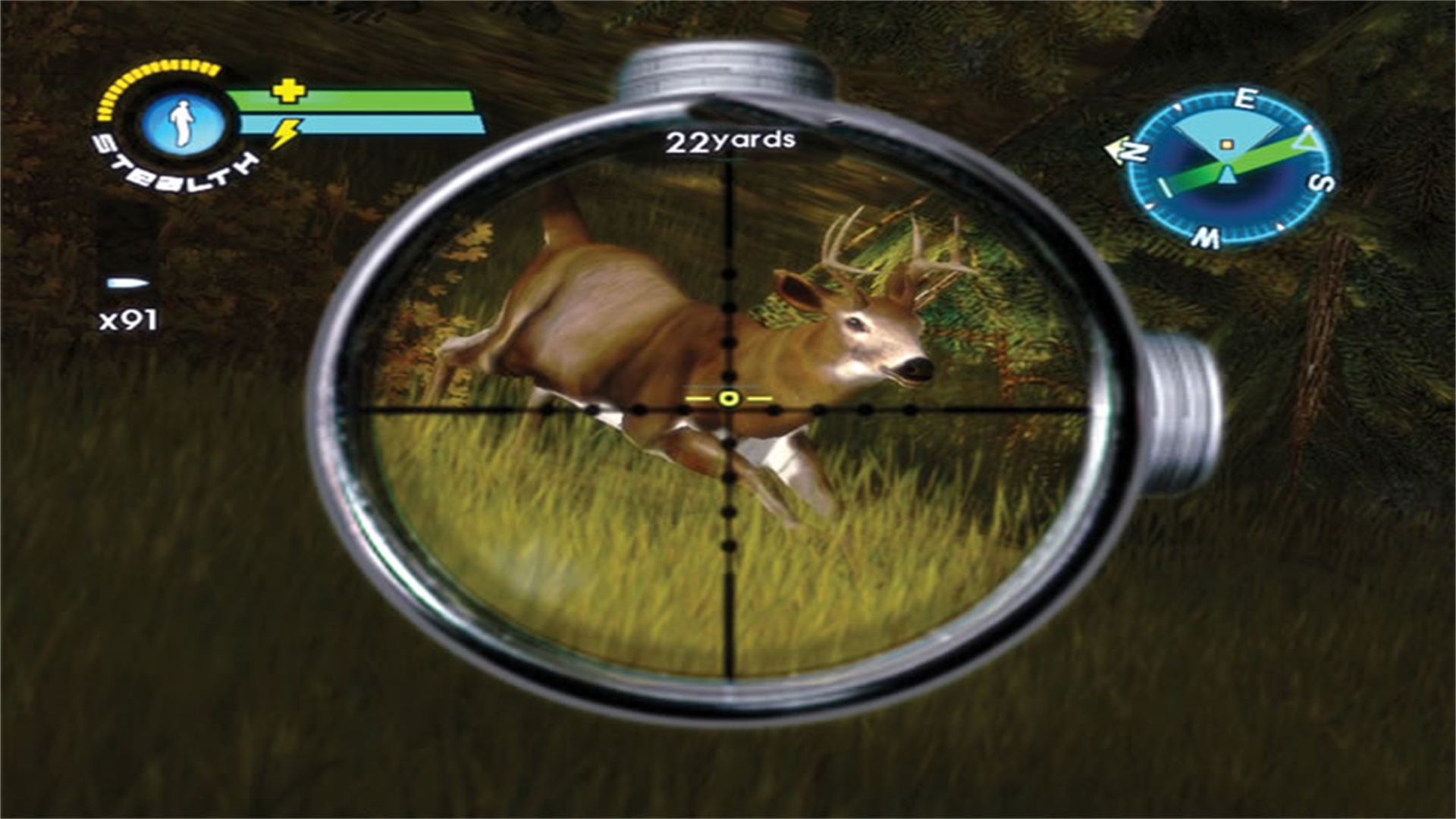Click the 22yards distance readout

coord(730,140)
